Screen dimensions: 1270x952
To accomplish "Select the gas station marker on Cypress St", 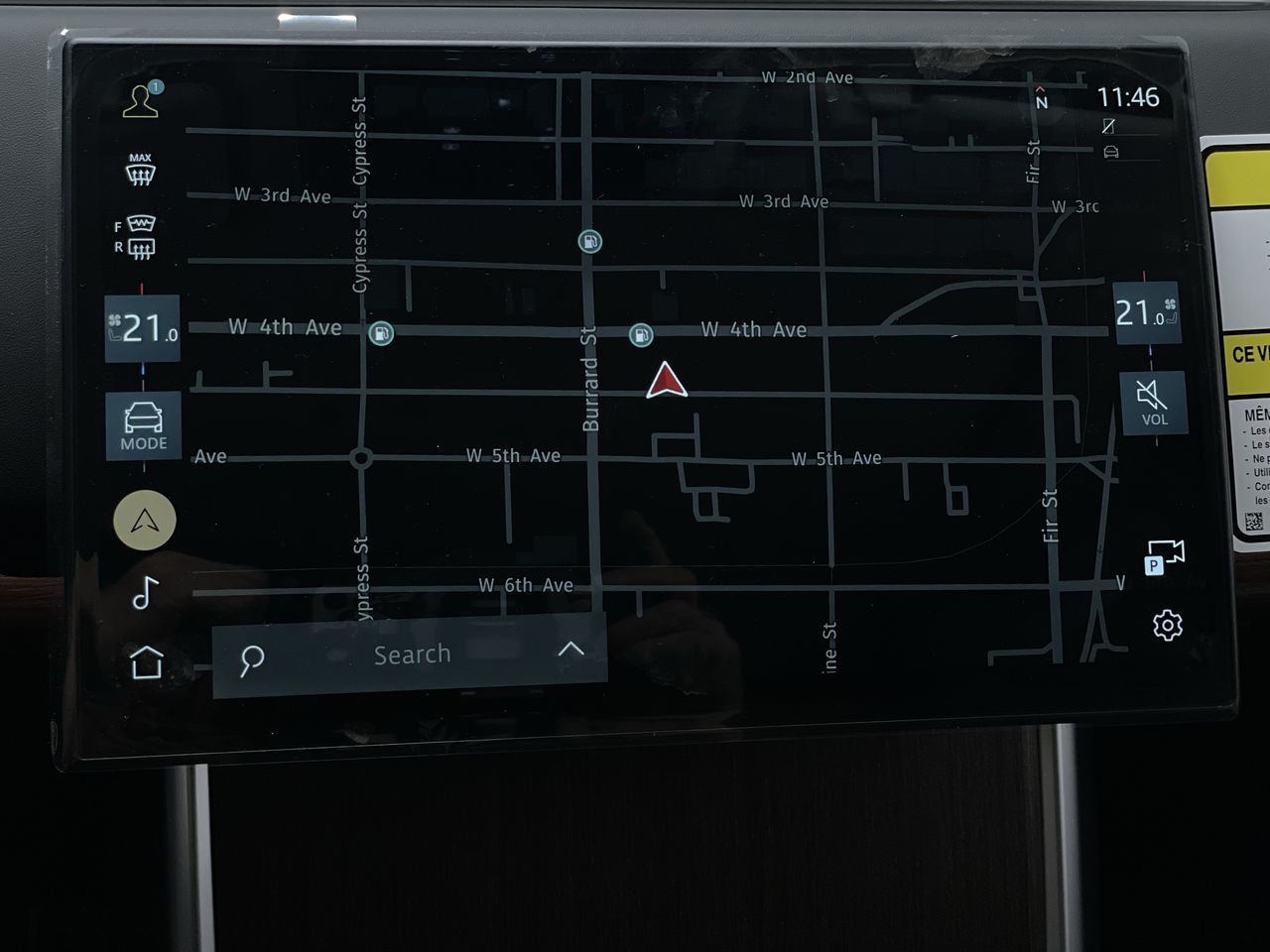I will [x=381, y=333].
